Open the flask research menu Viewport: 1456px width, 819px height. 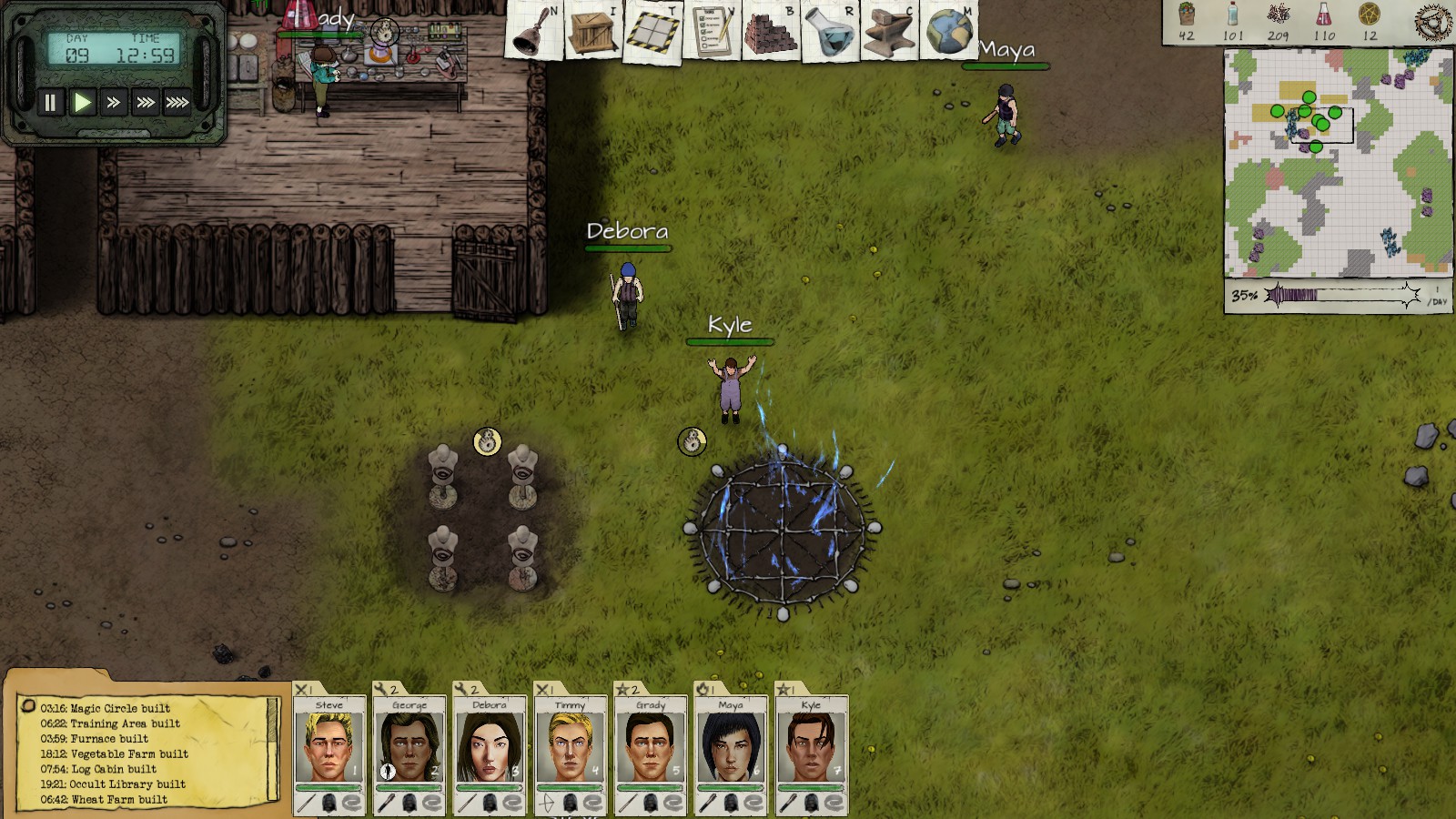tap(831, 32)
